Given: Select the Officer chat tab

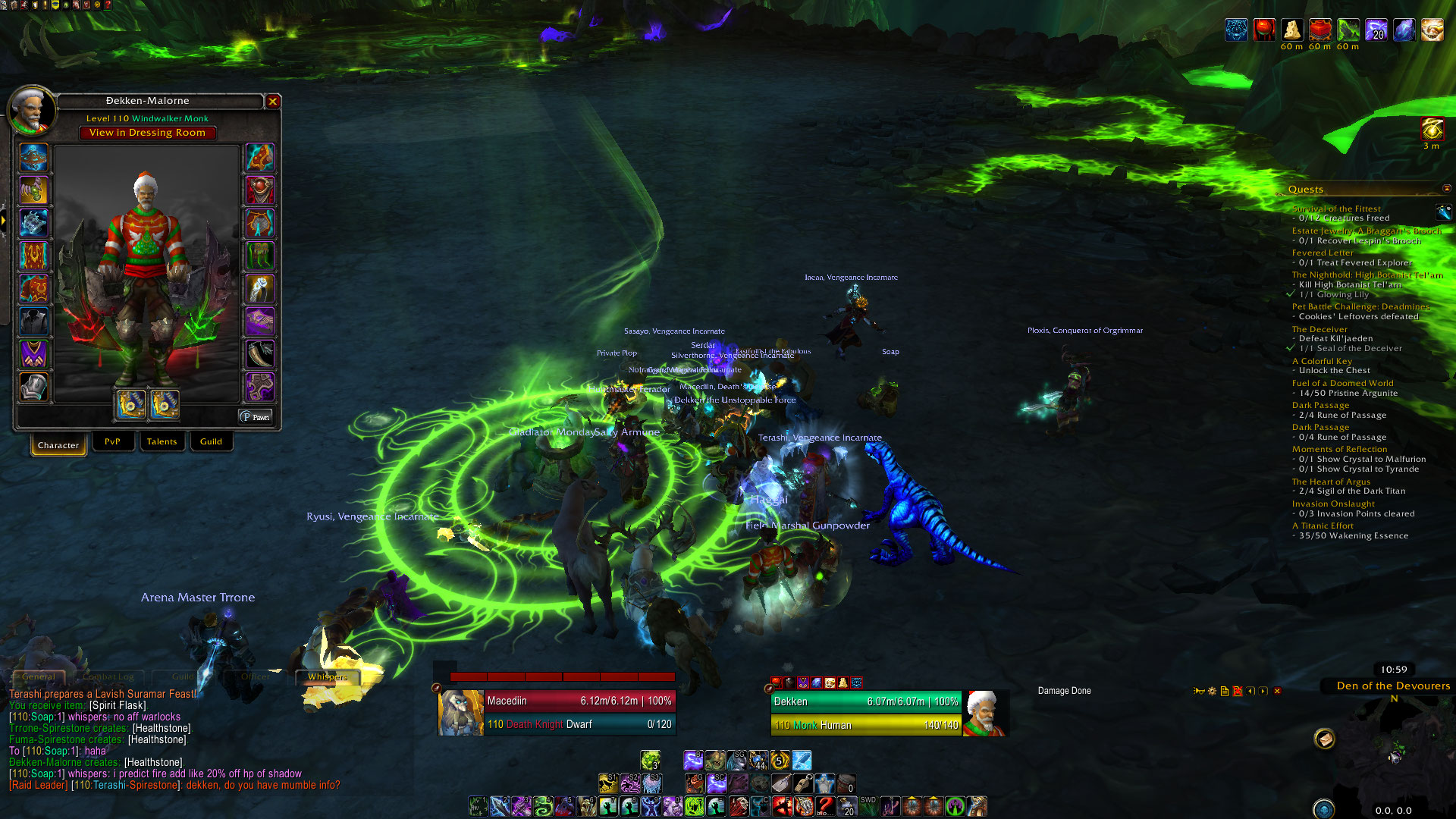Looking at the screenshot, I should click(255, 676).
